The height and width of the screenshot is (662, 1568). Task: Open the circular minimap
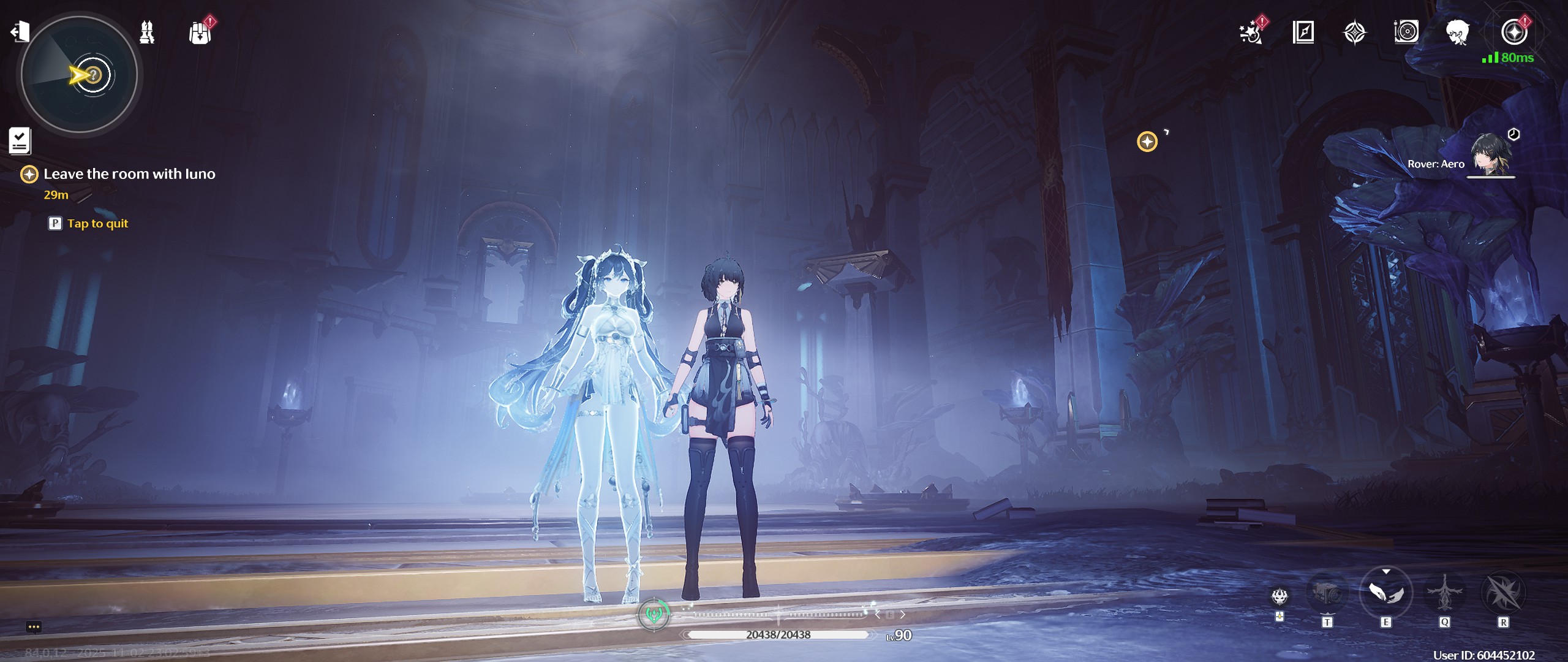coord(80,75)
